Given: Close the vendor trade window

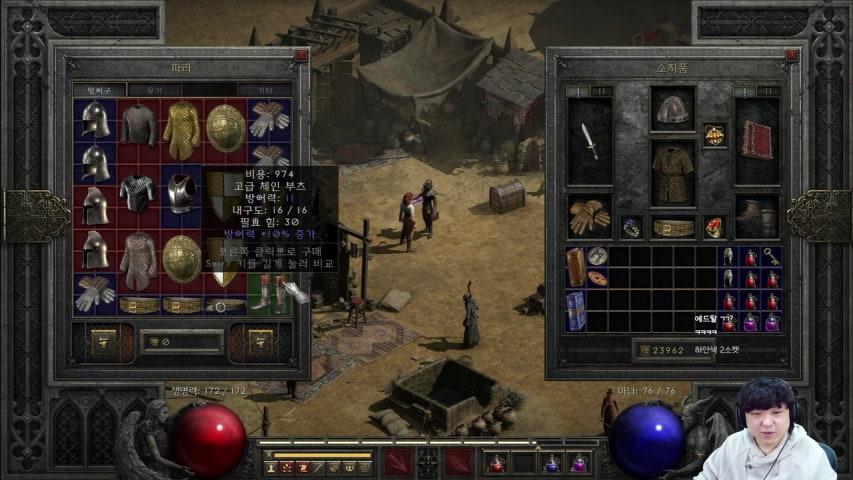Looking at the screenshot, I should pyautogui.click(x=301, y=57).
